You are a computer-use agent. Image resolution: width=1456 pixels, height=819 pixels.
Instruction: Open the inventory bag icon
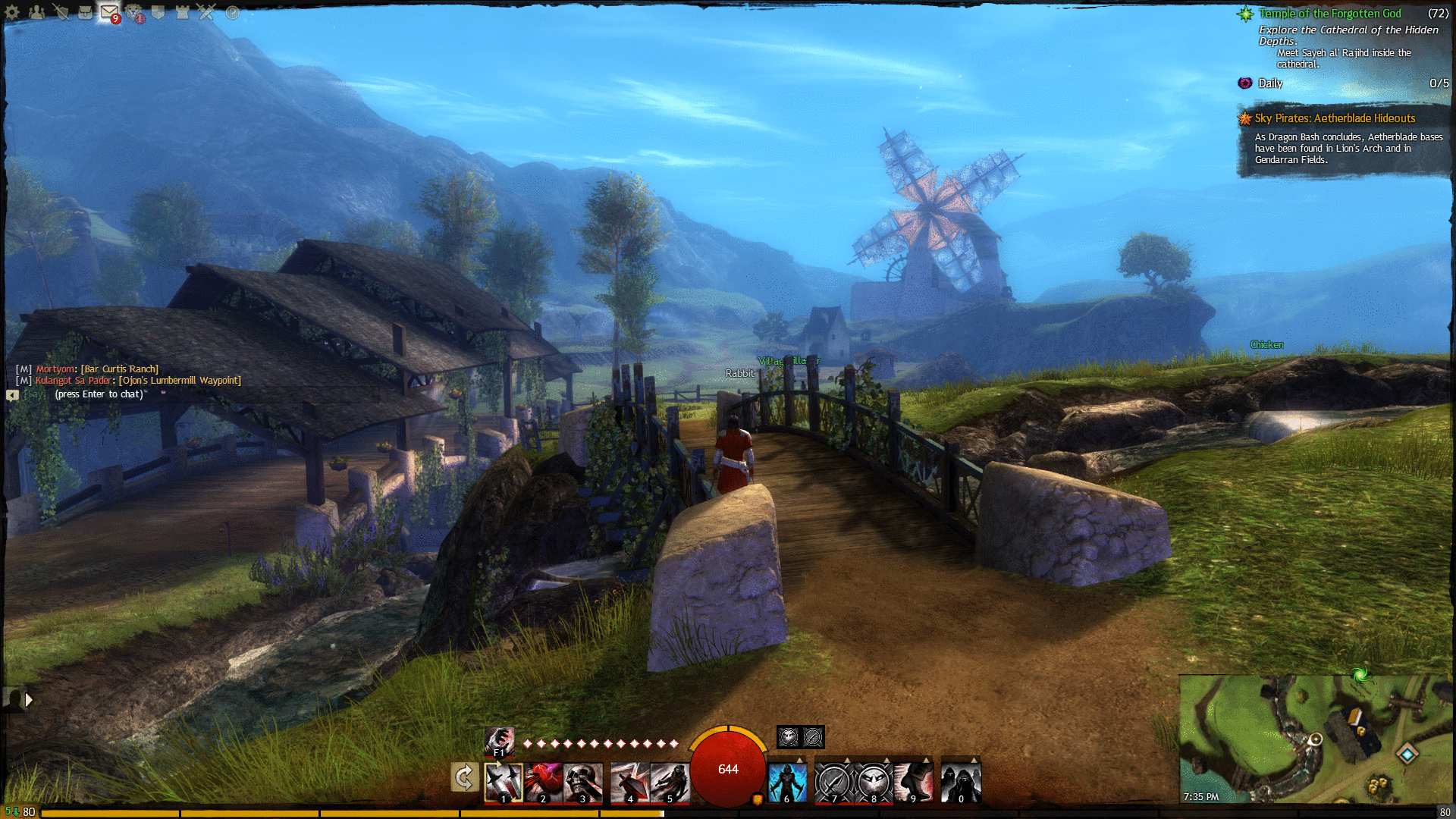pyautogui.click(x=86, y=12)
